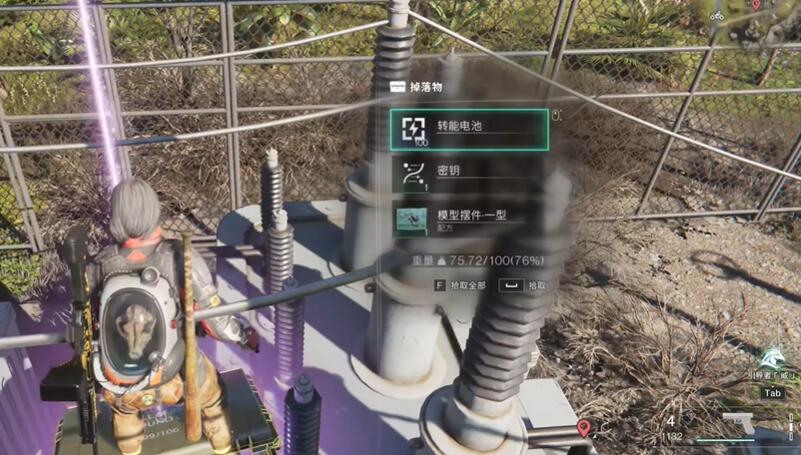
Task: Activate the character skill icon above Tab
Action: coord(772,357)
